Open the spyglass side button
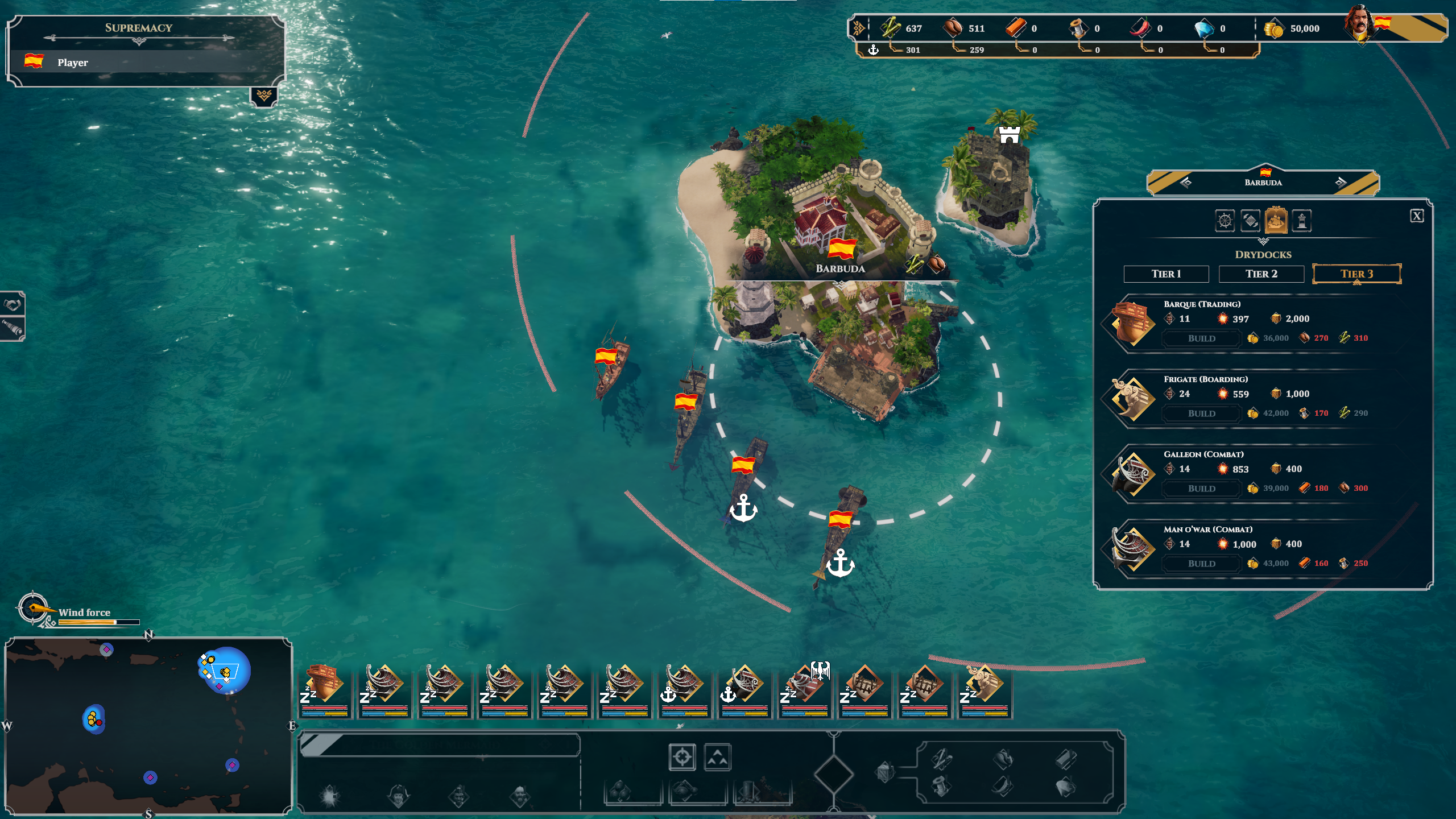Image resolution: width=1456 pixels, height=819 pixels. click(13, 328)
